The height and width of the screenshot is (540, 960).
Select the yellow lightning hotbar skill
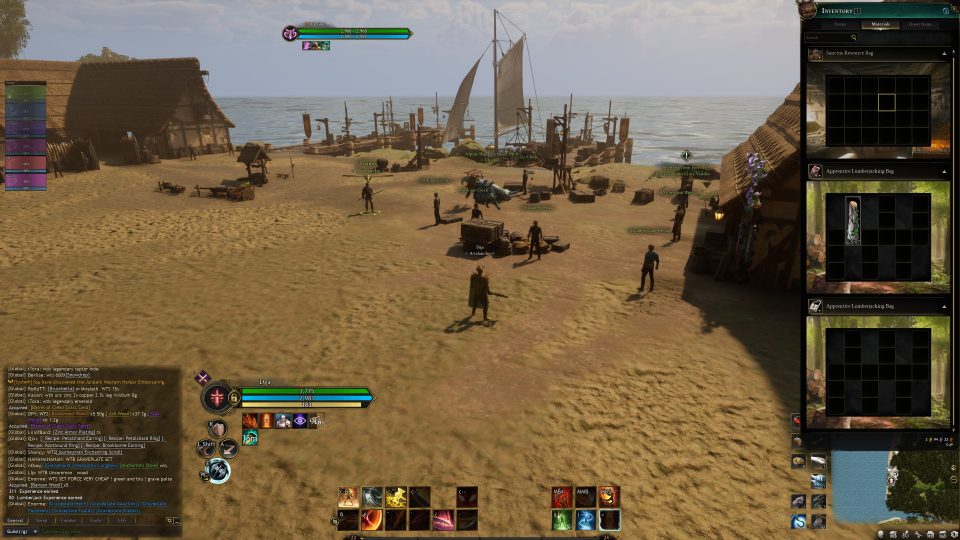396,497
